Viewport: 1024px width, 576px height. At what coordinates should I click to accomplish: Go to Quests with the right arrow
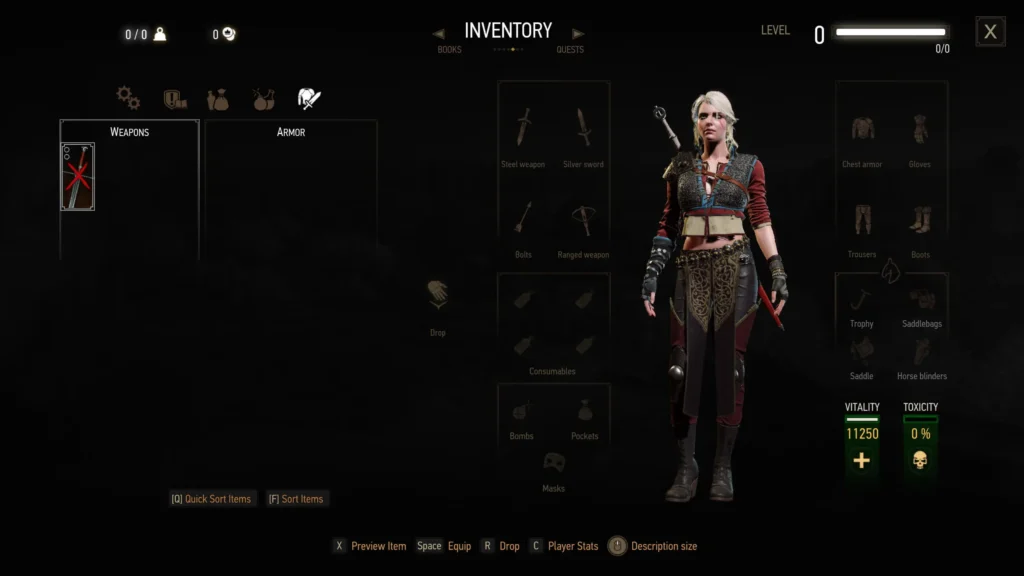pos(578,34)
